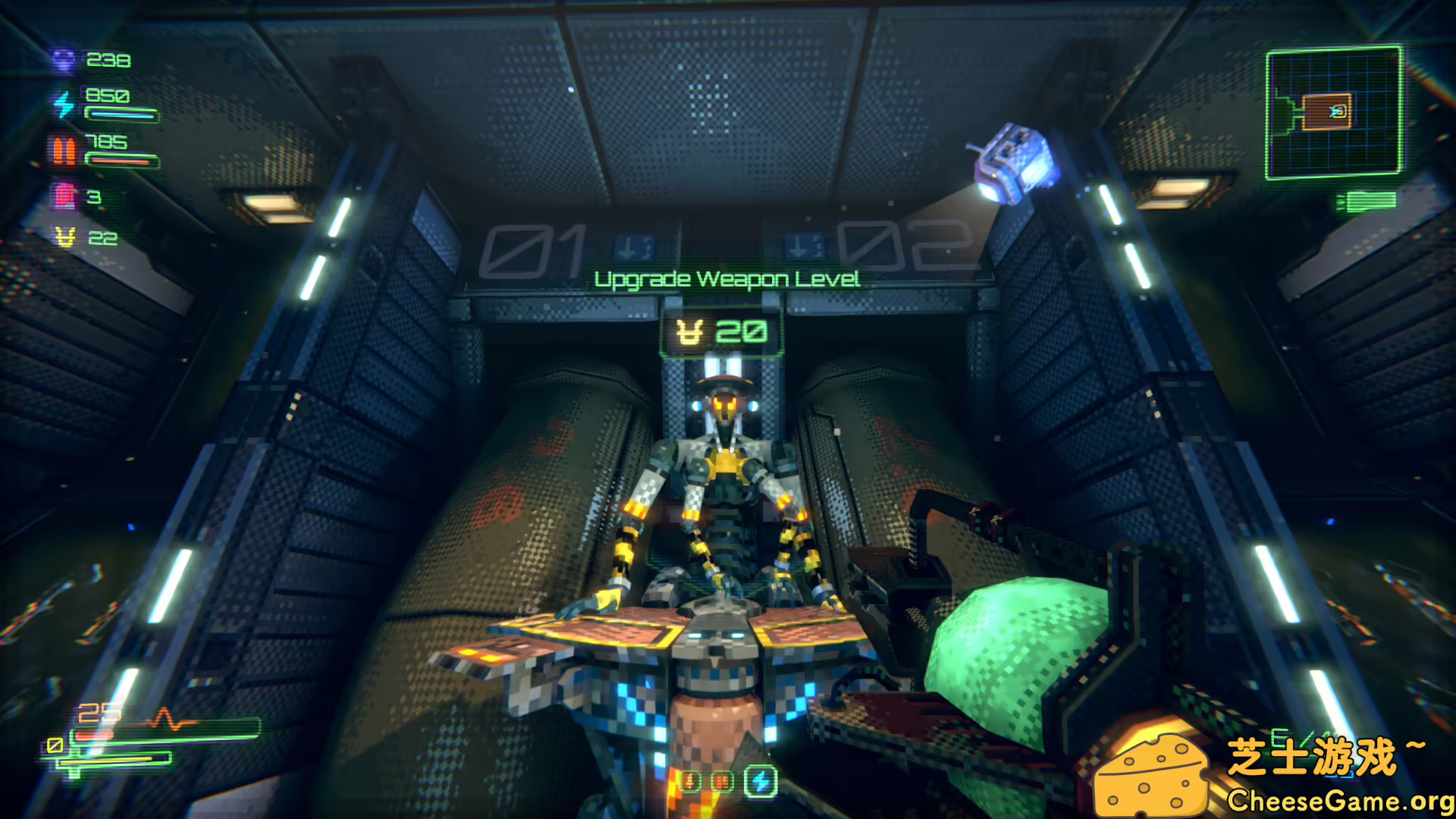Screen dimensions: 1456x819
Task: Click the orange bullets ammo icon
Action: [x=64, y=150]
